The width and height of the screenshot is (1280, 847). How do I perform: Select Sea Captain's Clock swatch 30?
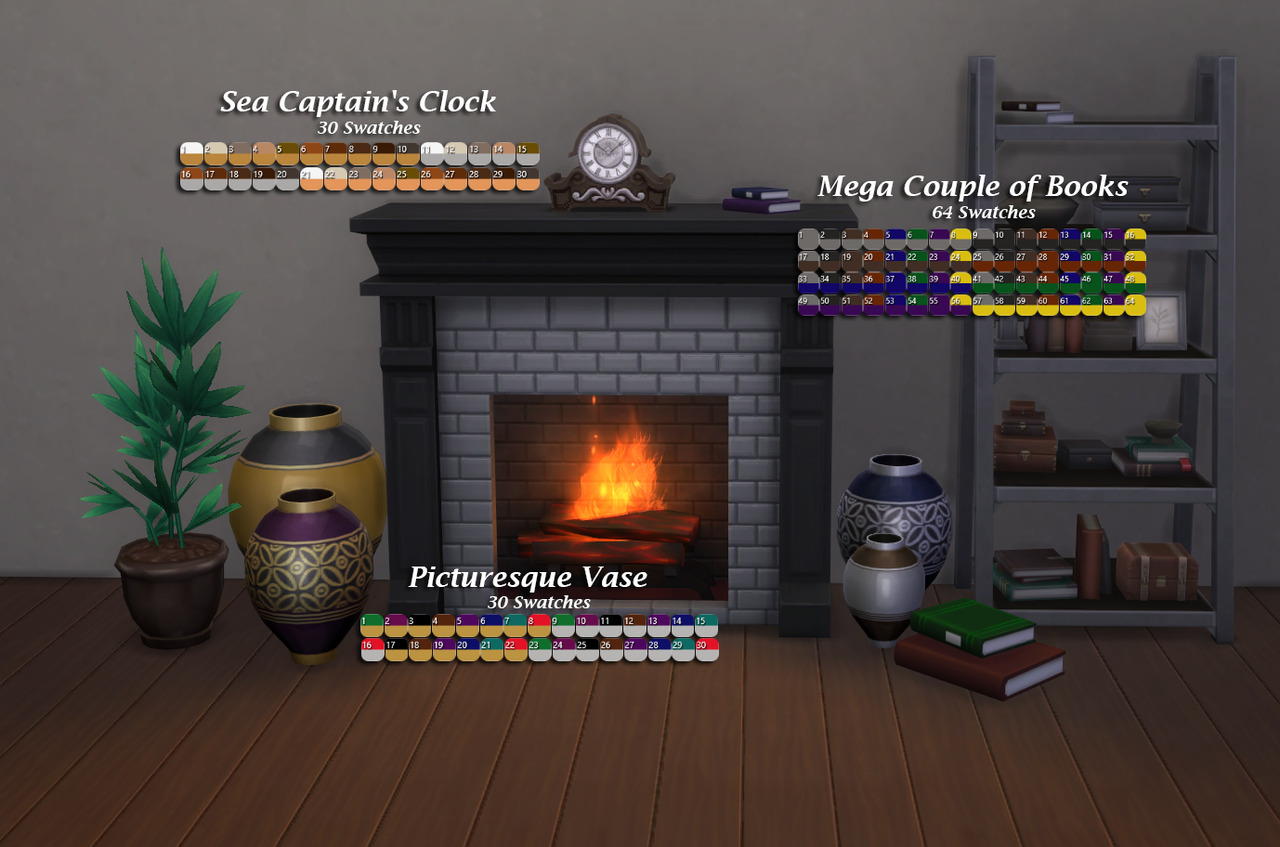point(528,179)
